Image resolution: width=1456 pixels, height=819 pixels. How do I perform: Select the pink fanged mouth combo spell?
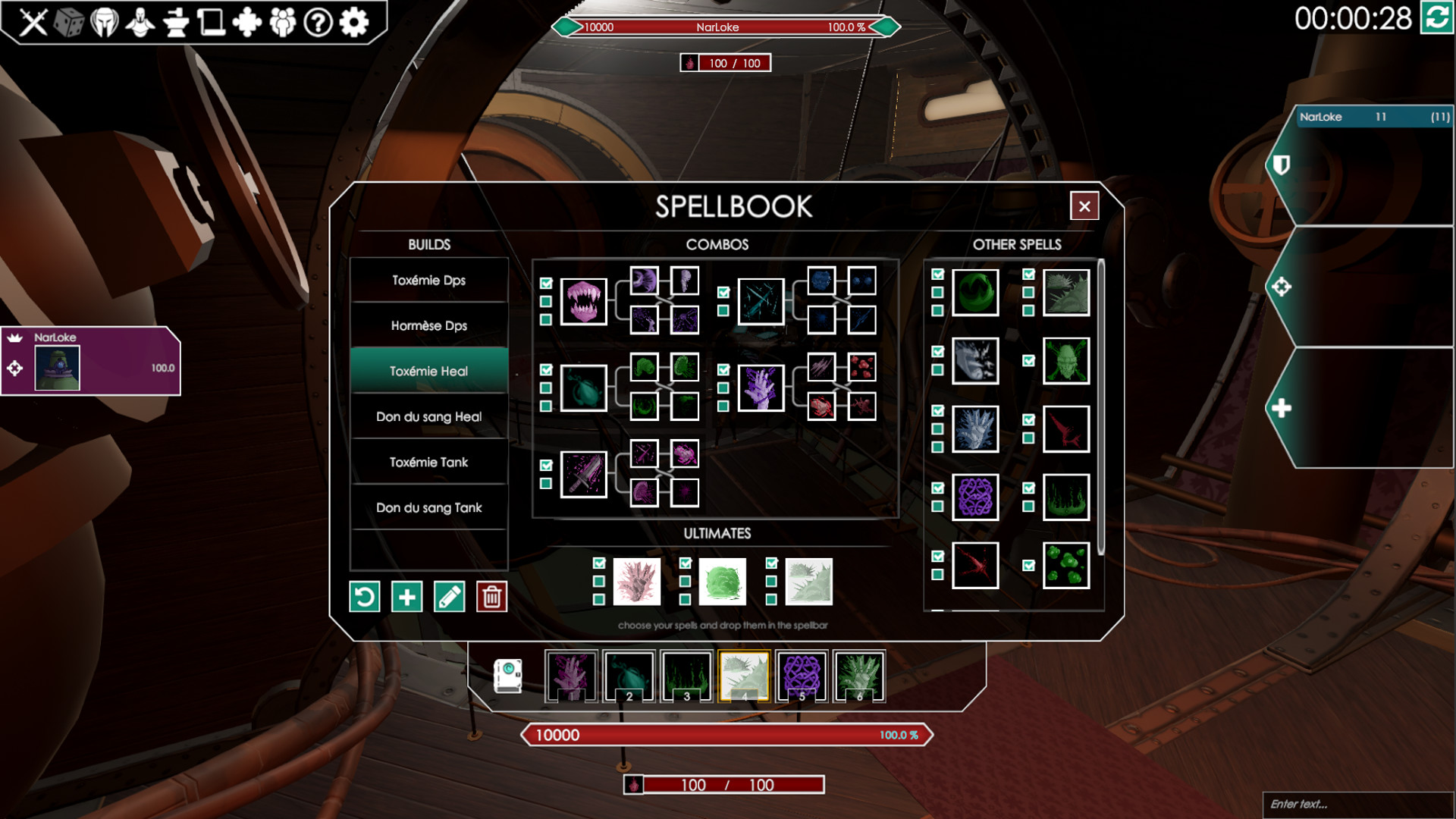(x=583, y=301)
